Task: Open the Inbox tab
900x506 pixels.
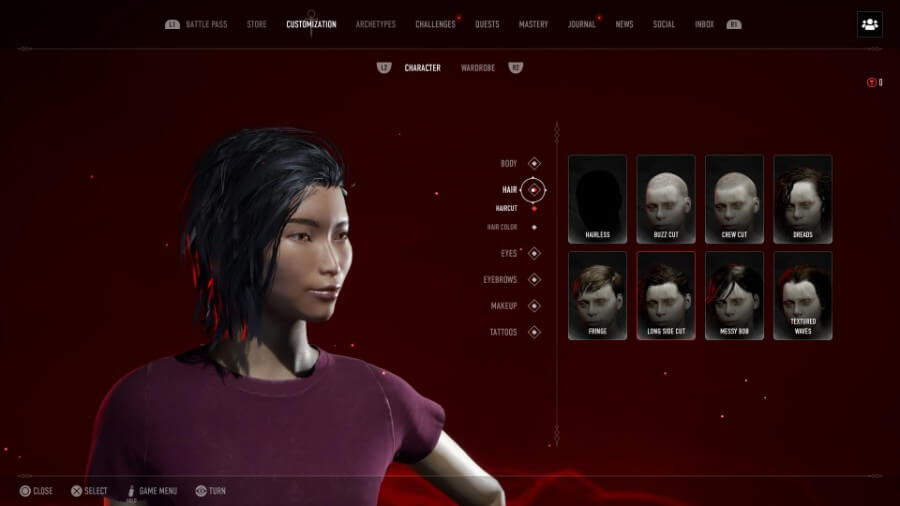Action: click(704, 24)
